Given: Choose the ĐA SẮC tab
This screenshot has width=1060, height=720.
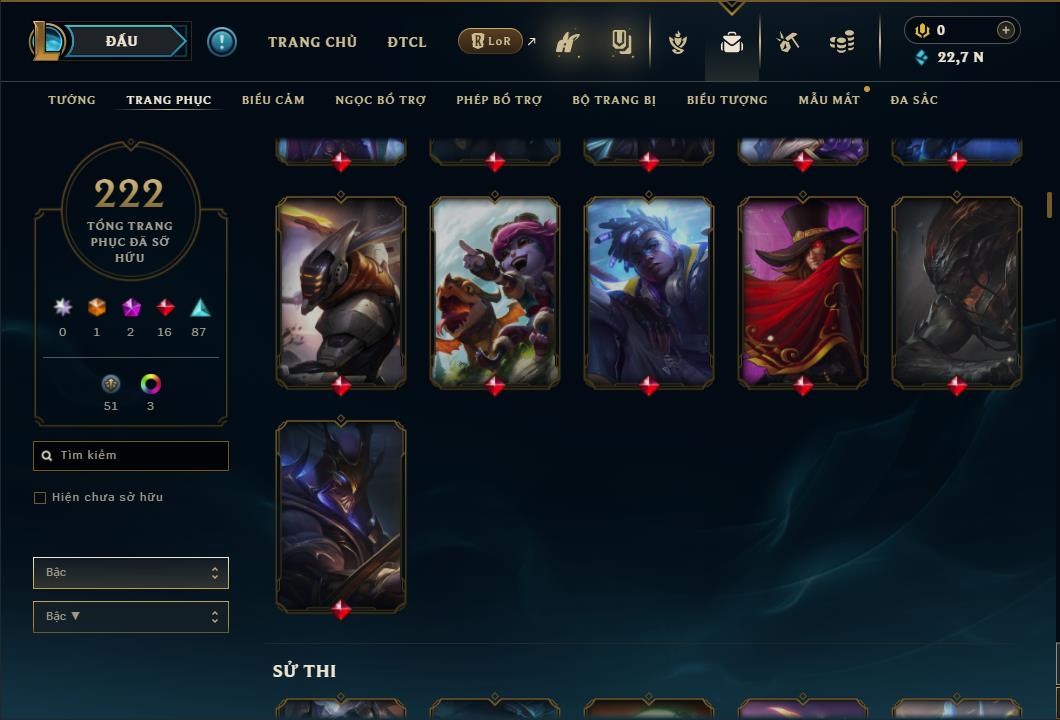Looking at the screenshot, I should point(914,100).
